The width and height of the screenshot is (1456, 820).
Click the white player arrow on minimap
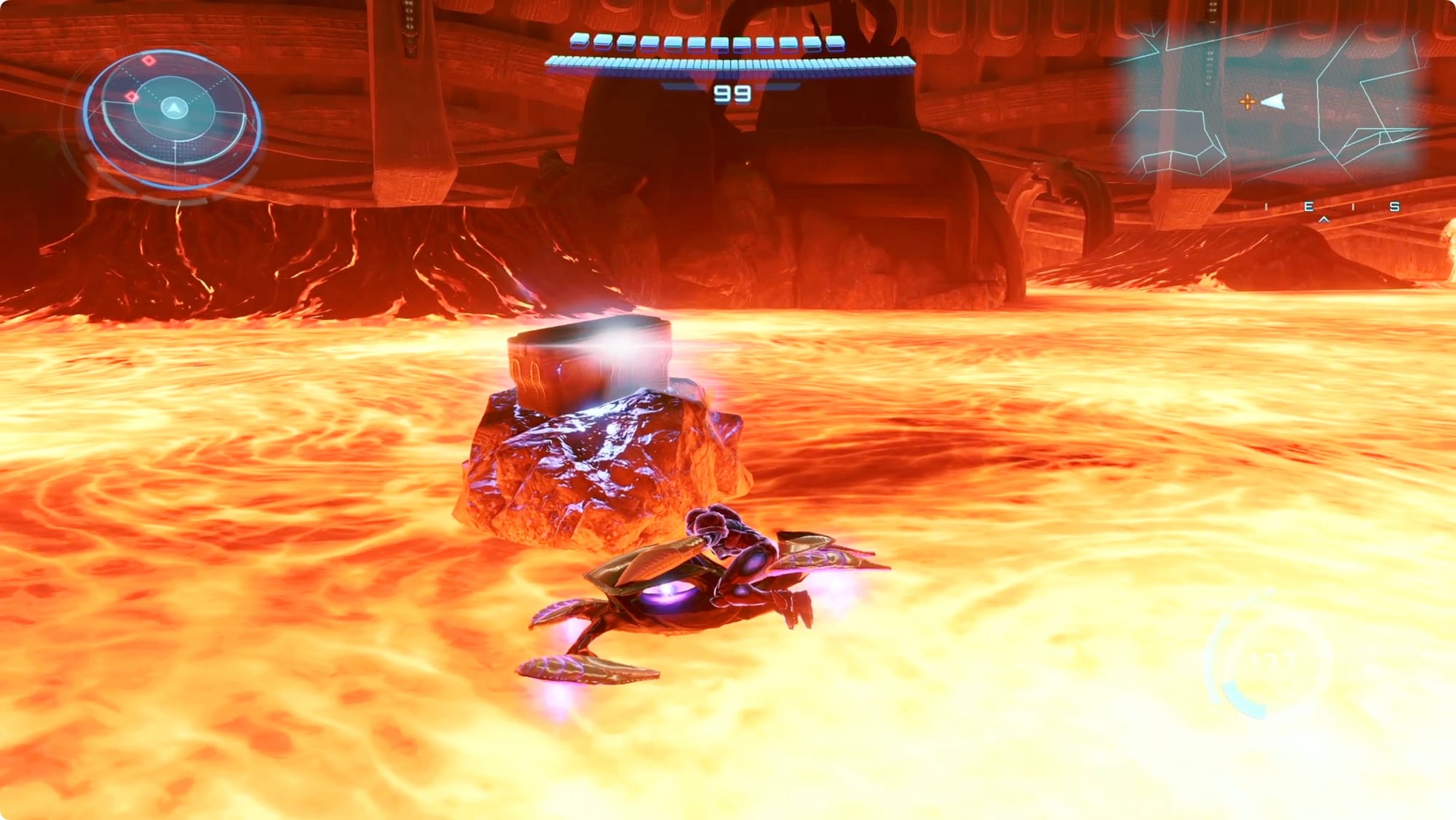(1273, 102)
